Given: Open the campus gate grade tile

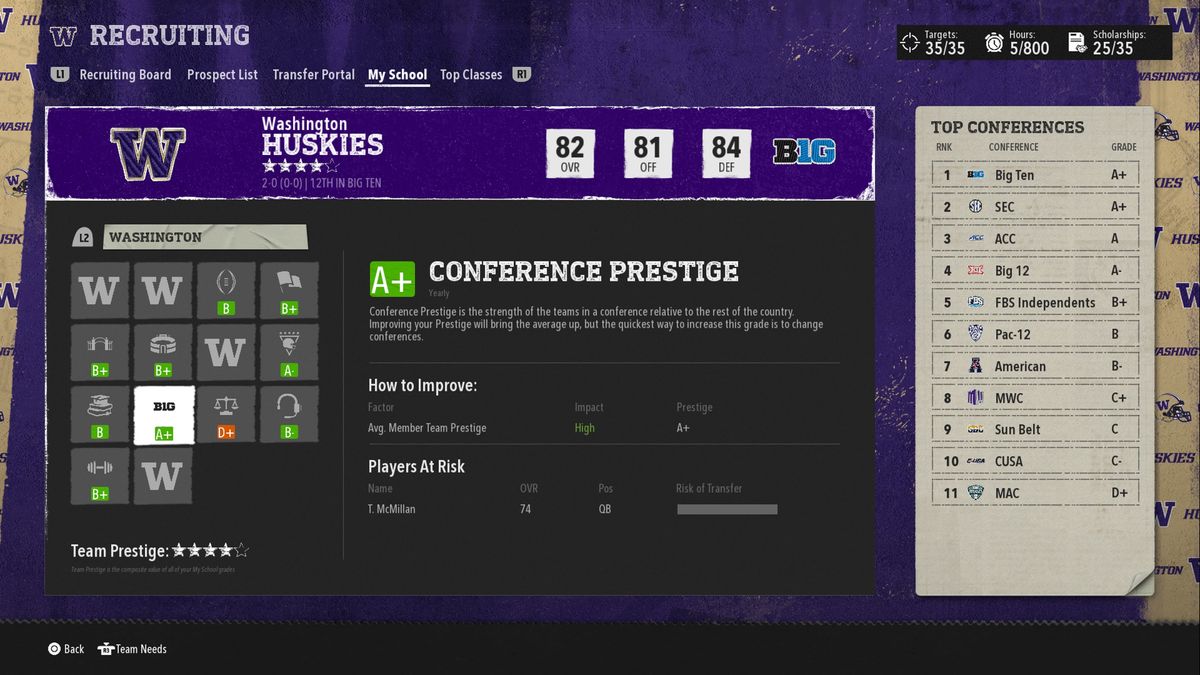Looking at the screenshot, I should tap(99, 353).
